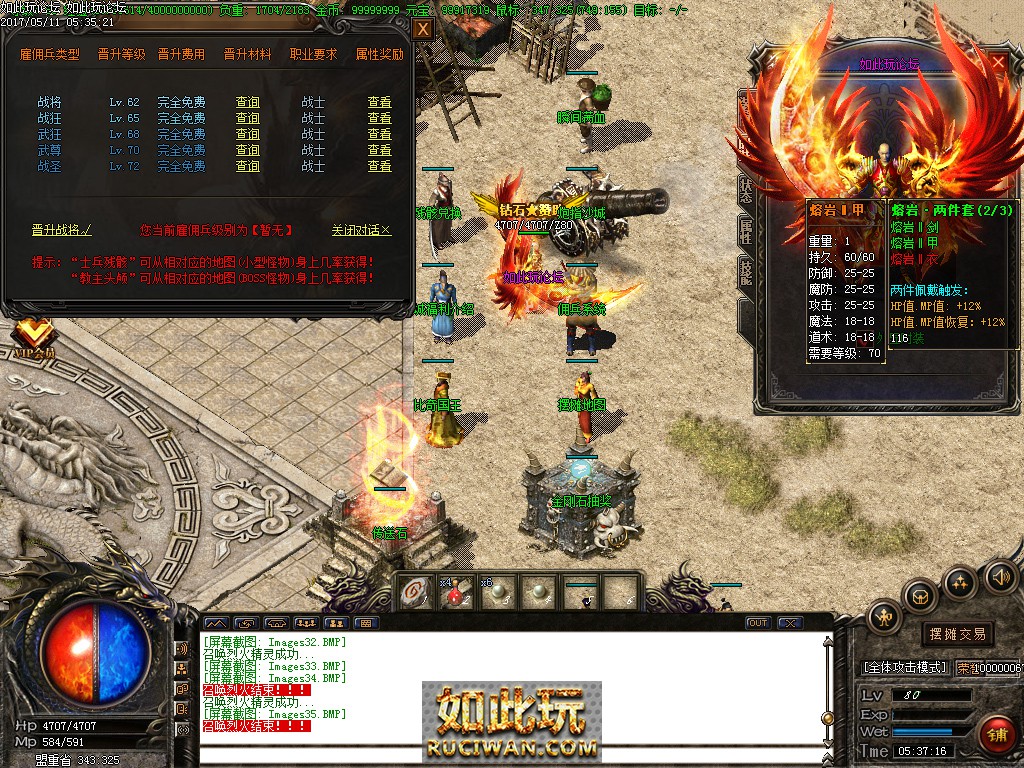Open the 摆摊交易 stall trading button

click(957, 634)
